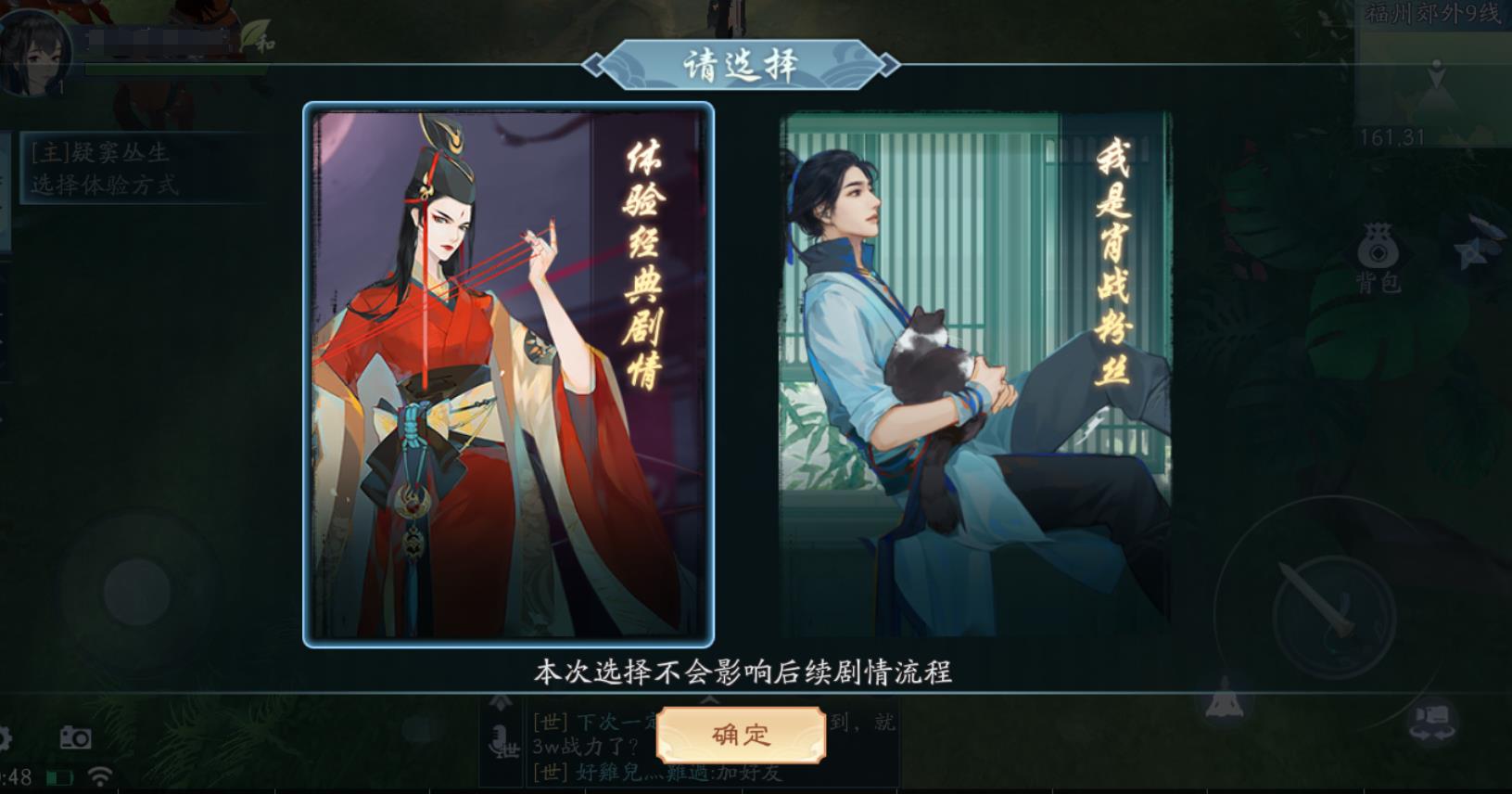Switch to the 世 world chat channel
This screenshot has width=1512, height=794.
(513, 748)
